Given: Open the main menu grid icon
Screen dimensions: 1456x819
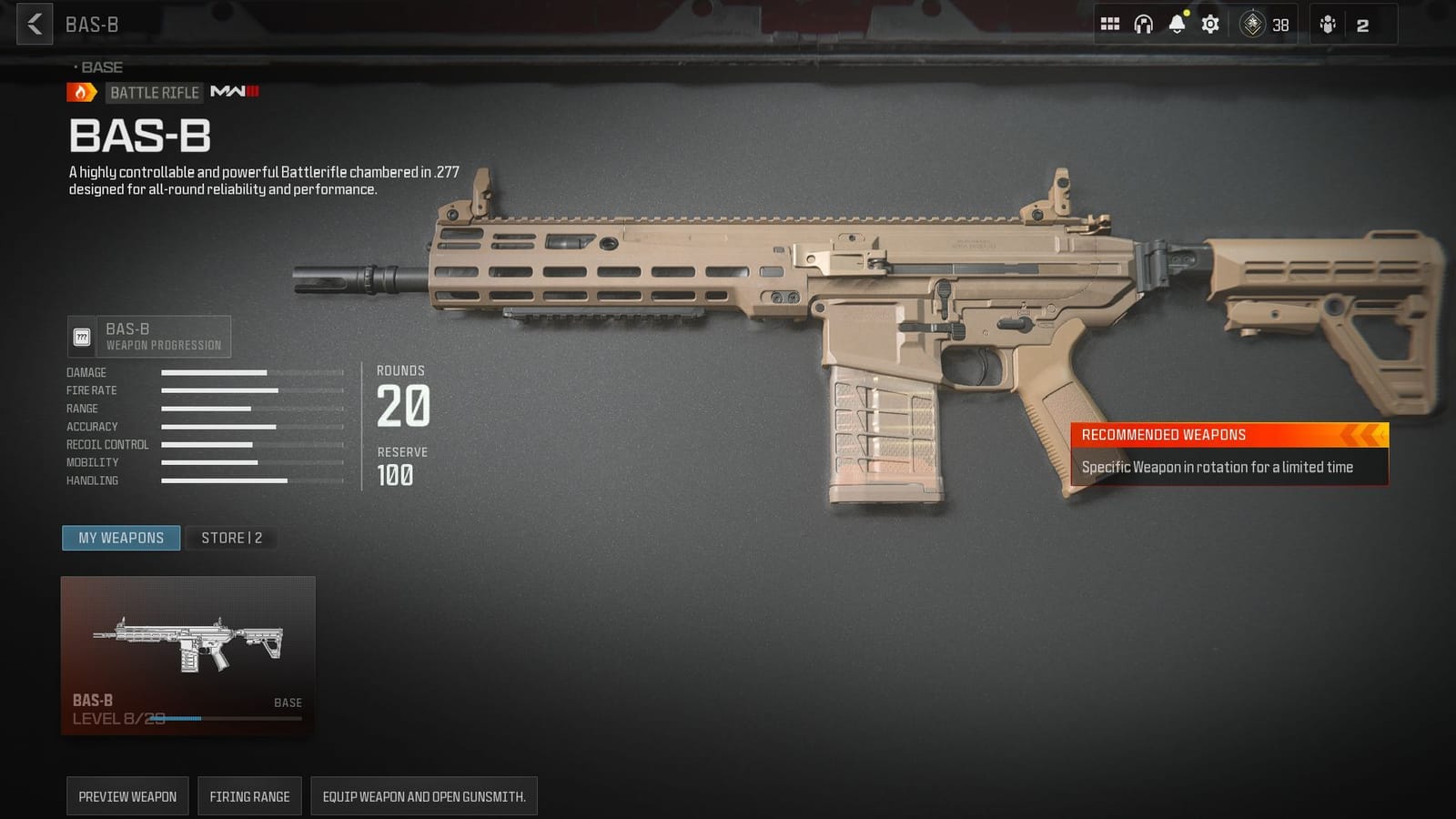Looking at the screenshot, I should (1110, 24).
